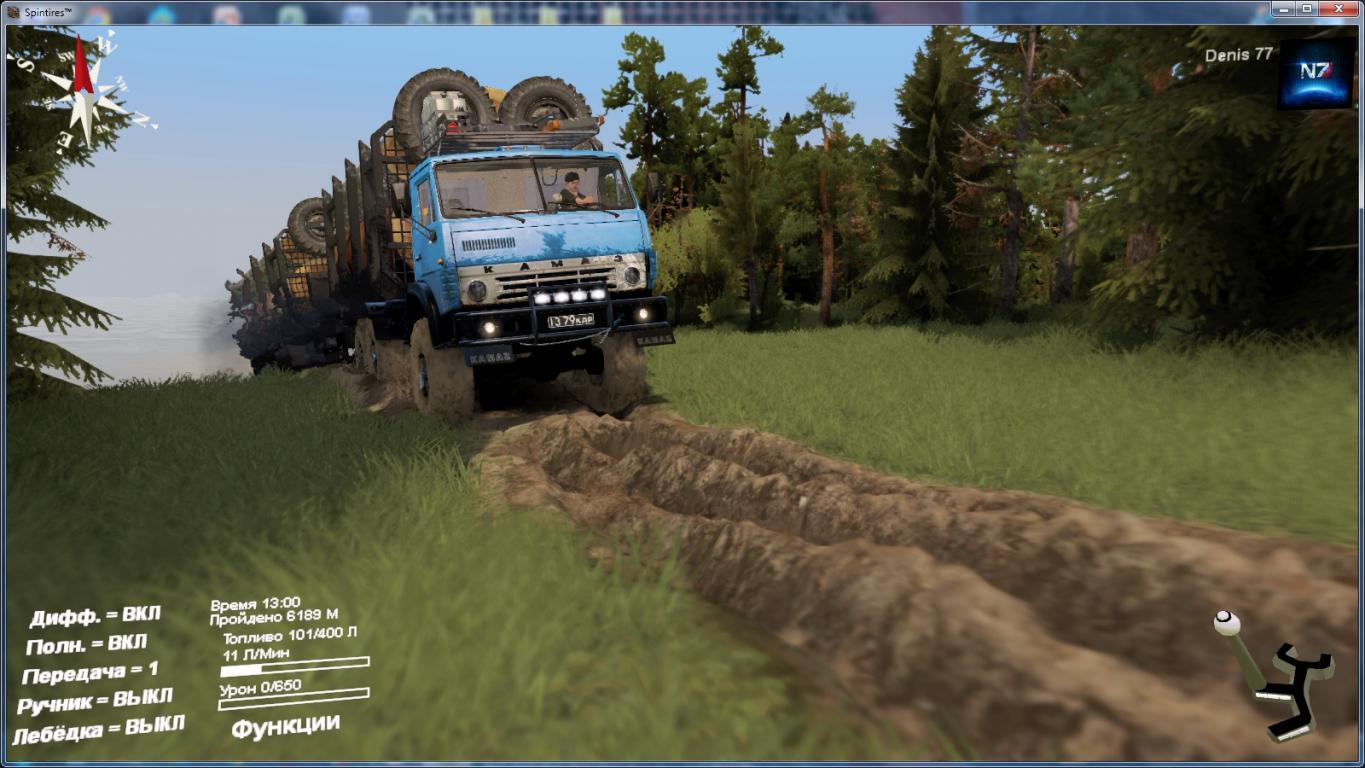Select the N7 player avatar
This screenshot has height=768, width=1365.
click(1315, 73)
